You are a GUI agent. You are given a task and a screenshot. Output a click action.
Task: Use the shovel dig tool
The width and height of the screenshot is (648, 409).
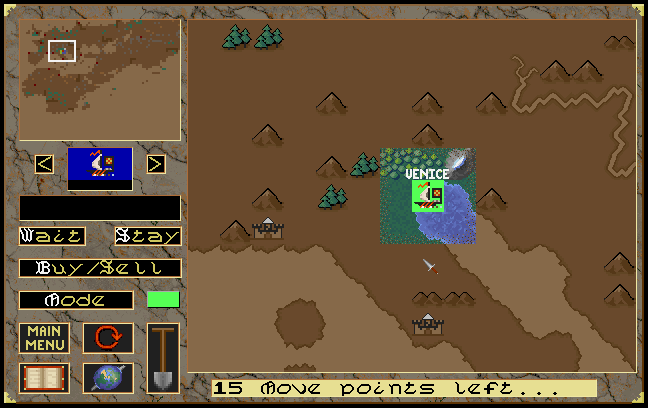pos(163,357)
